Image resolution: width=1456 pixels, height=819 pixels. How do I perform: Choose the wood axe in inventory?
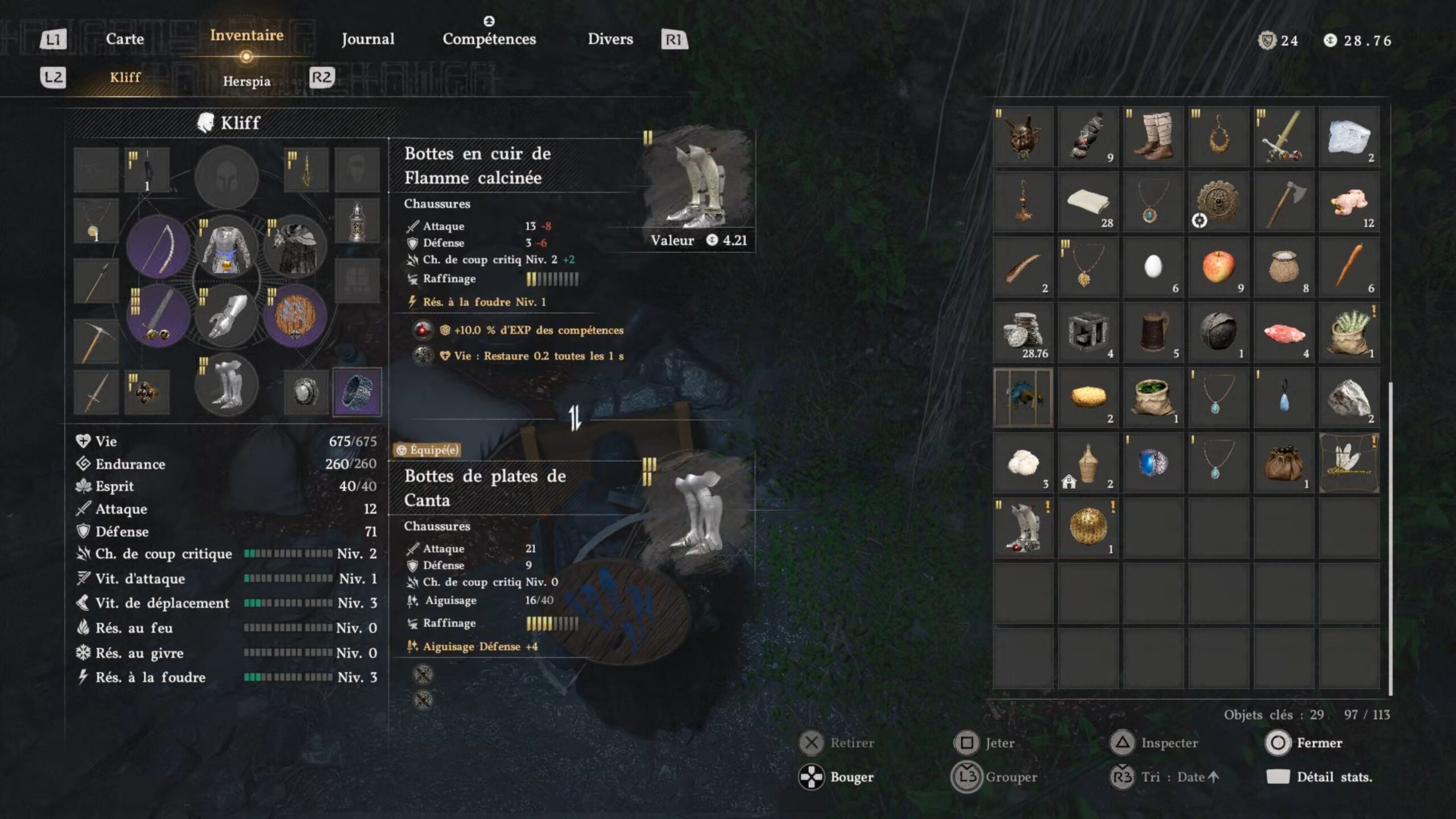[x=1284, y=202]
